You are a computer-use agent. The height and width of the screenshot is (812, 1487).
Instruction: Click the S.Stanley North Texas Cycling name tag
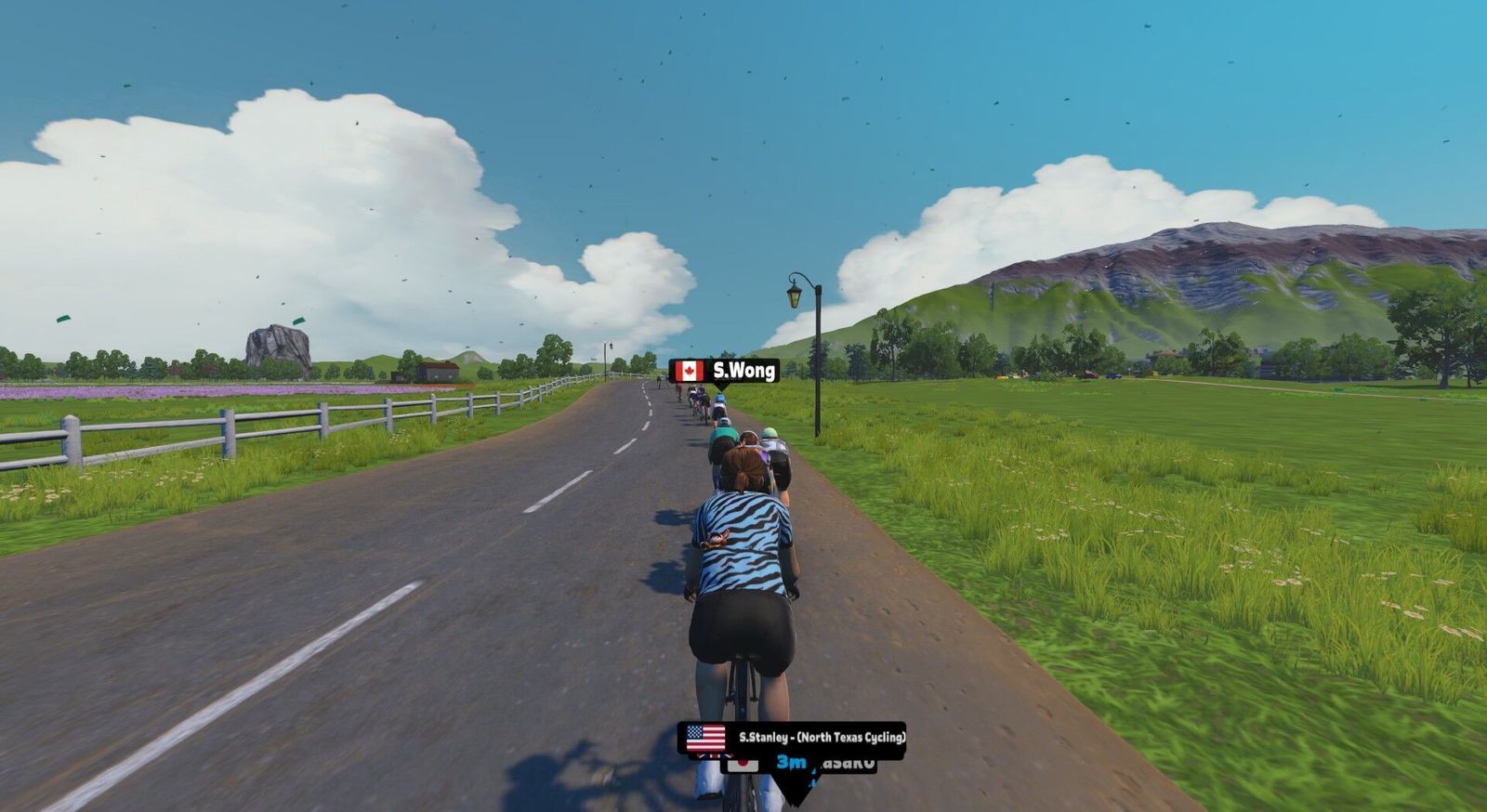[792, 738]
